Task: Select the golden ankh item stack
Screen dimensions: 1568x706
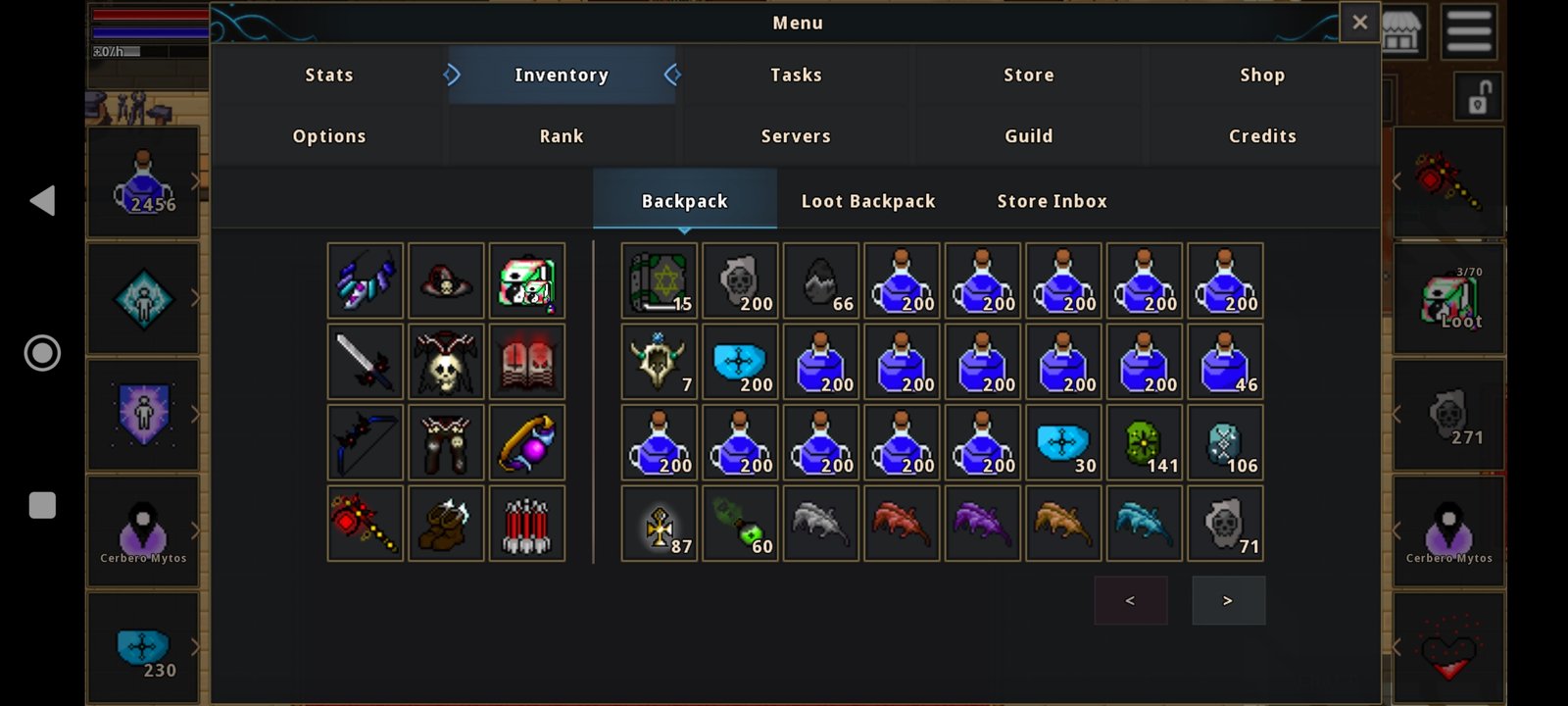Action: click(660, 524)
